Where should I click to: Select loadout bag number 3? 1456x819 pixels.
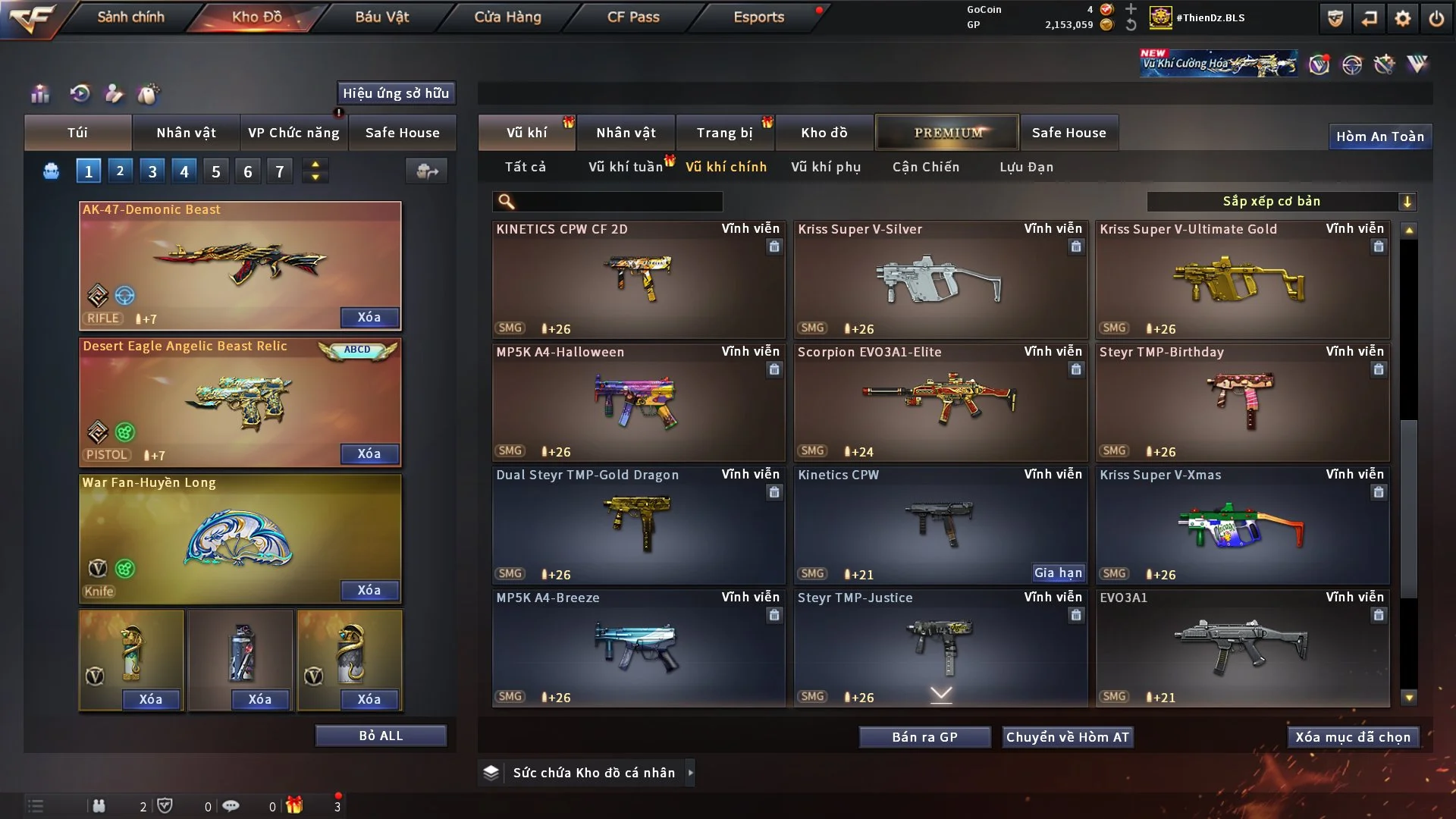click(x=152, y=171)
